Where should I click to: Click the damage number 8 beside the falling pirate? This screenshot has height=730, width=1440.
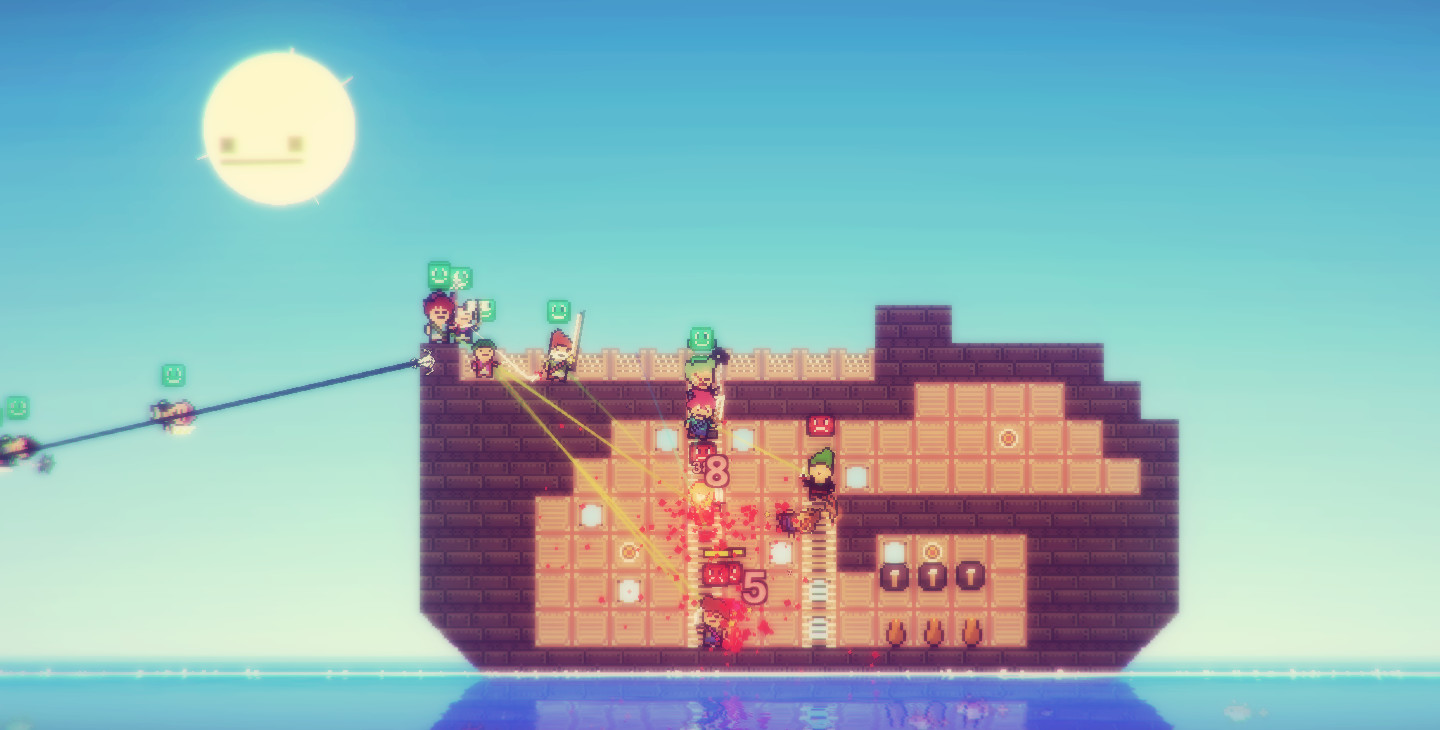click(716, 471)
